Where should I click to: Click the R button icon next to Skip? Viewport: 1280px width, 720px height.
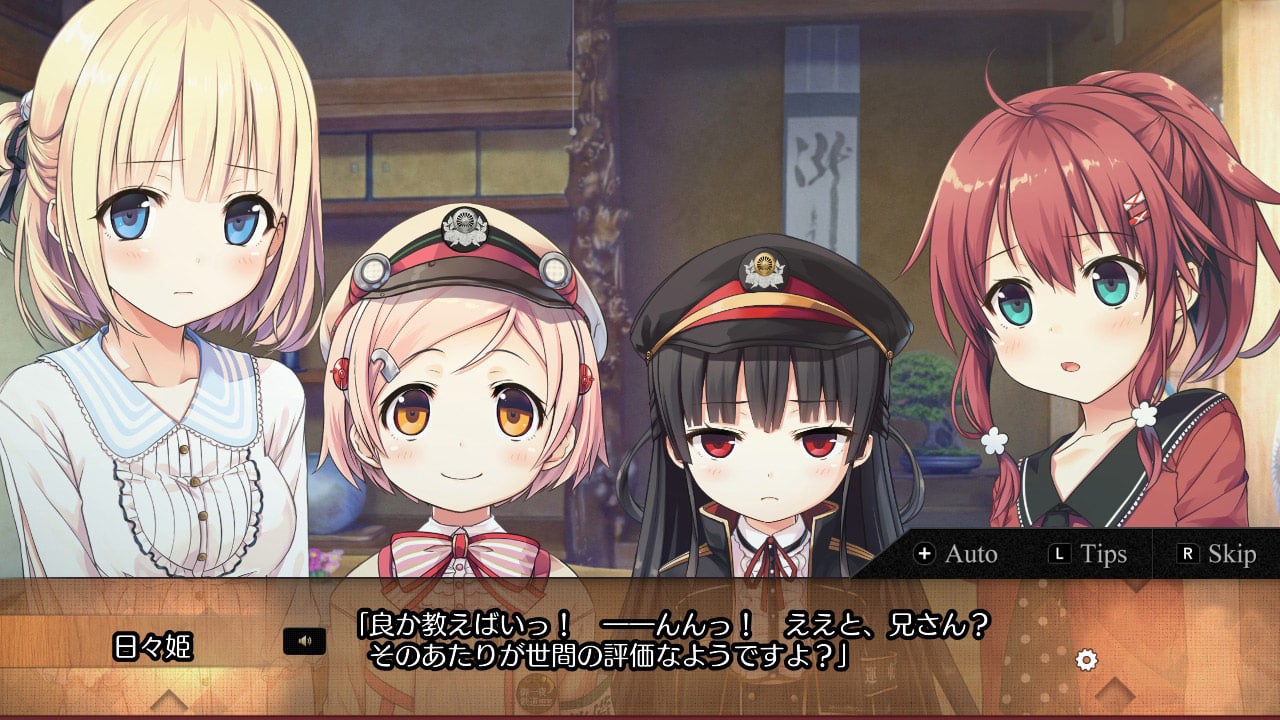(x=1190, y=553)
